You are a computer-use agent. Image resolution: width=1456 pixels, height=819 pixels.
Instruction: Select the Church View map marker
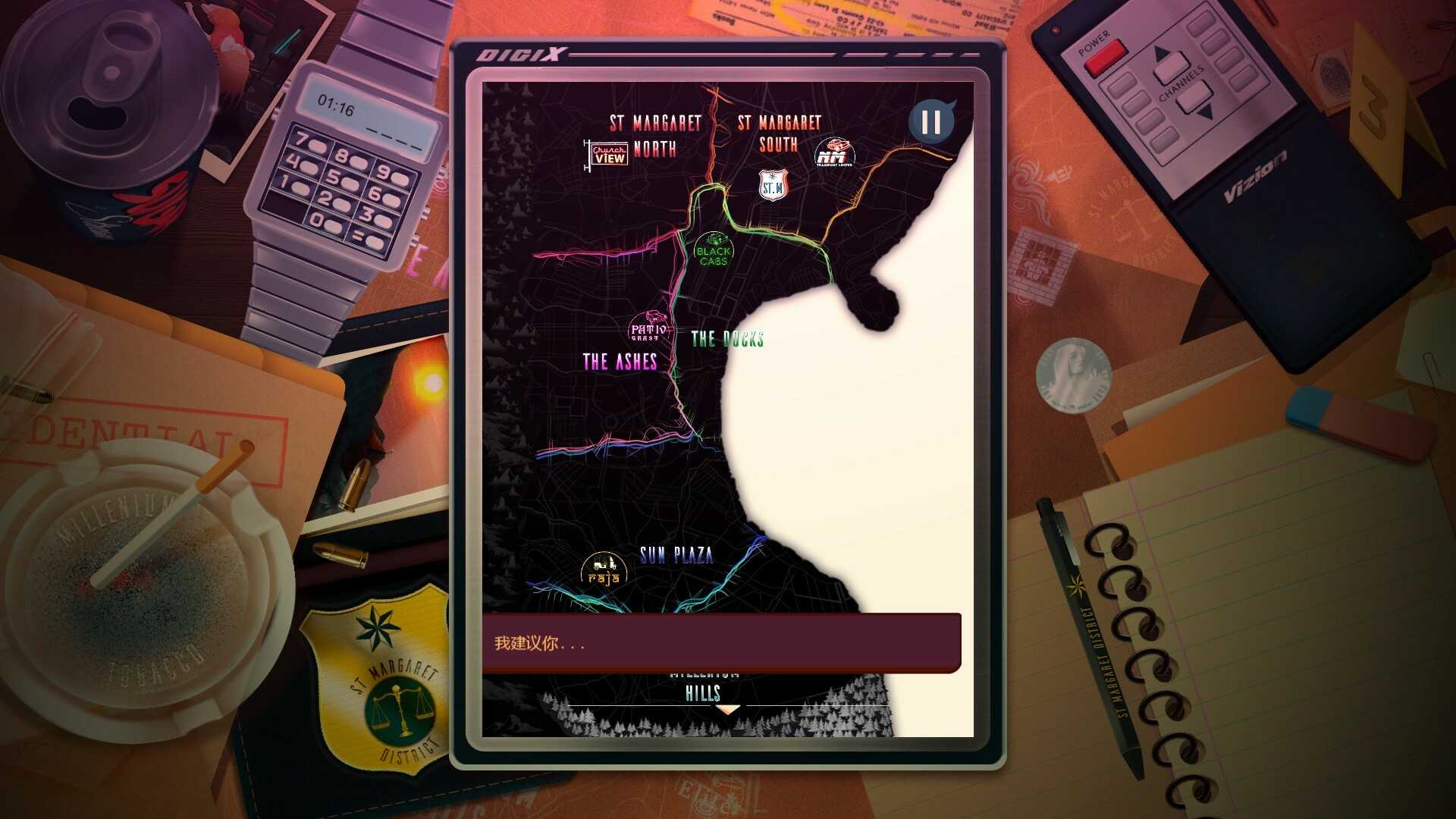tap(609, 155)
